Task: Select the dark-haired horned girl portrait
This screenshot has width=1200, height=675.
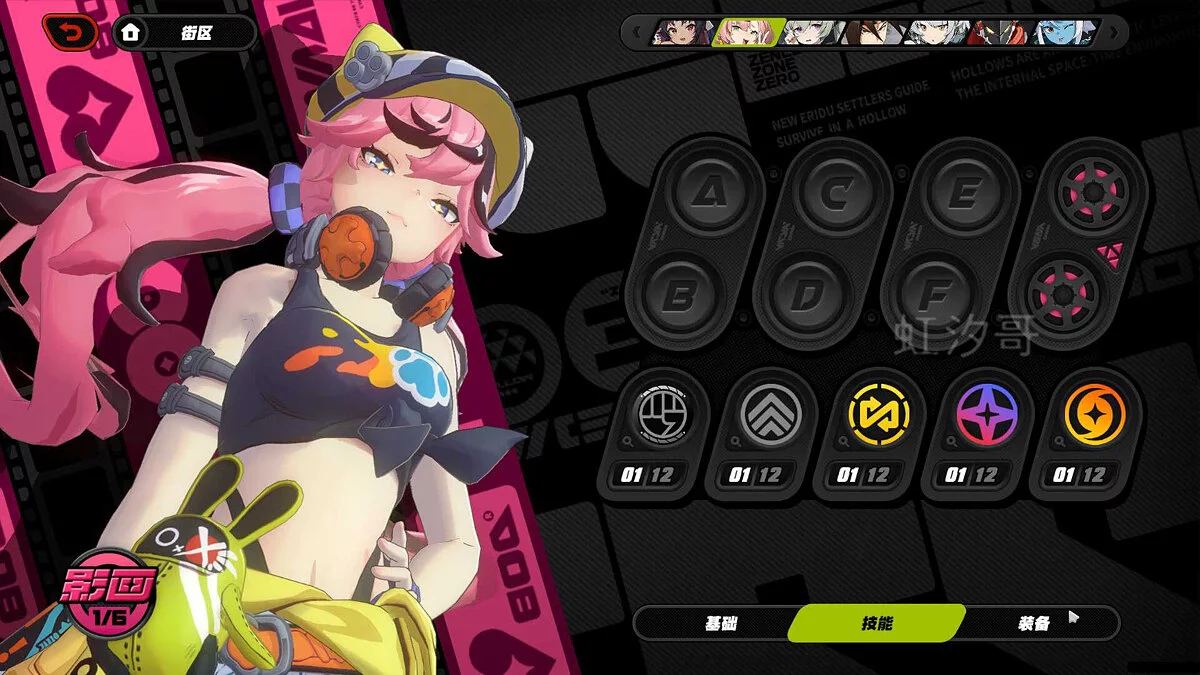Action: 681,33
